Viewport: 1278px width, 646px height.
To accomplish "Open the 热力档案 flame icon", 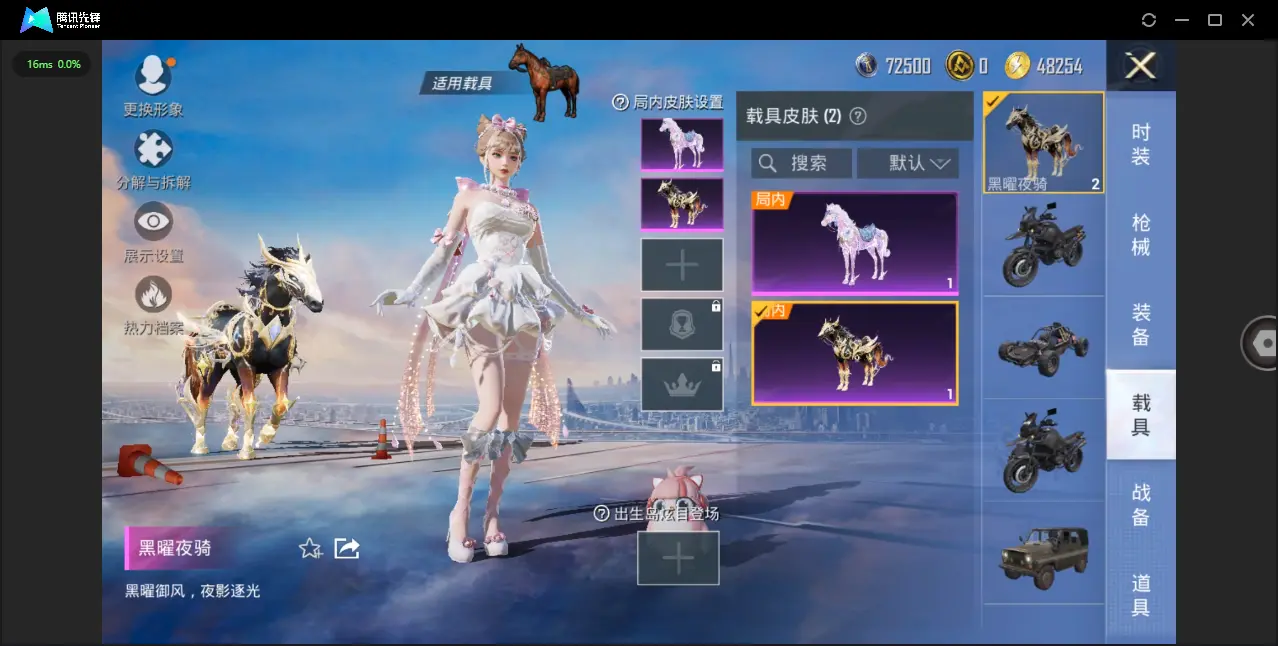I will tap(153, 296).
